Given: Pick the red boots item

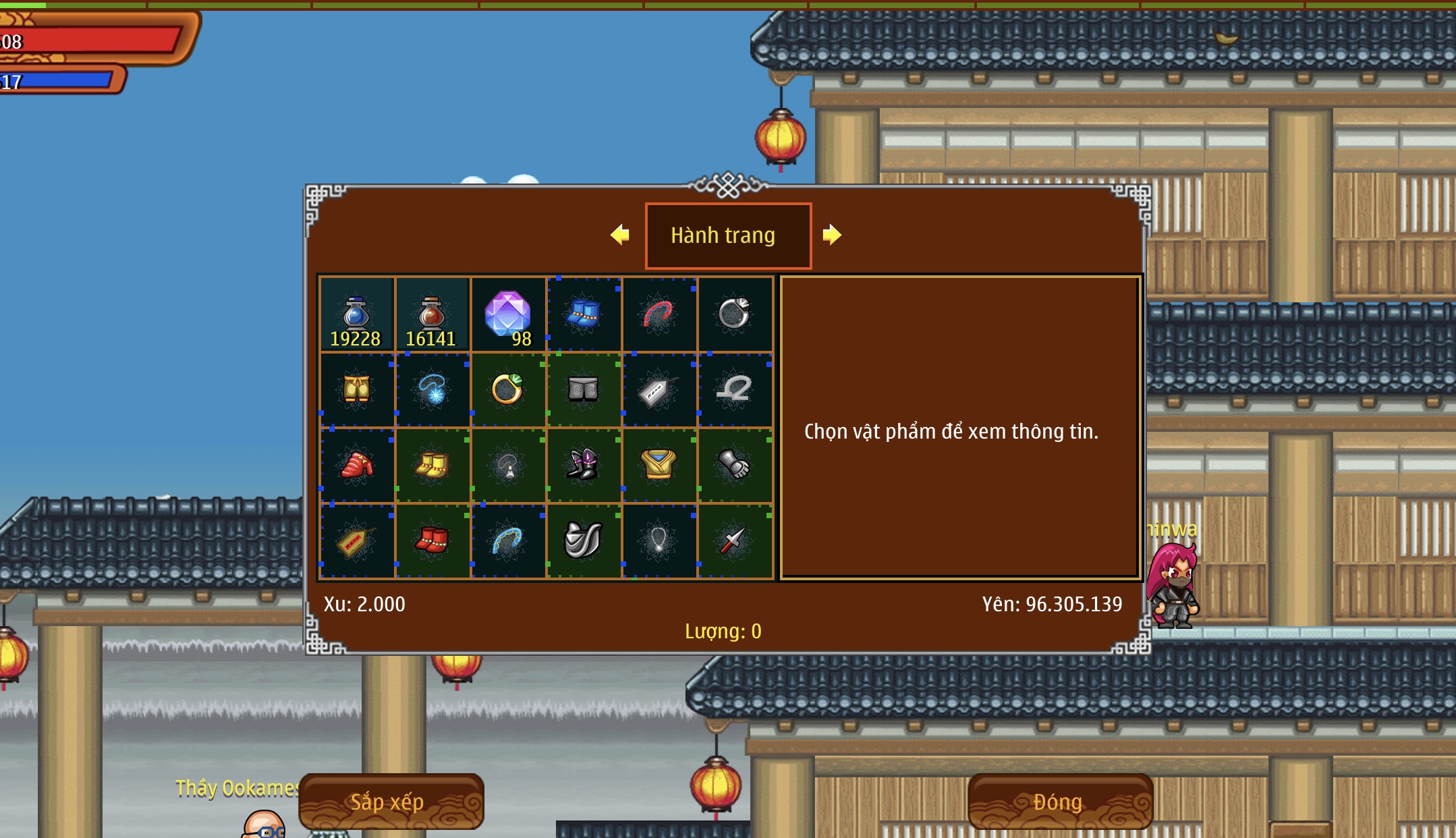Looking at the screenshot, I should pyautogui.click(x=432, y=540).
